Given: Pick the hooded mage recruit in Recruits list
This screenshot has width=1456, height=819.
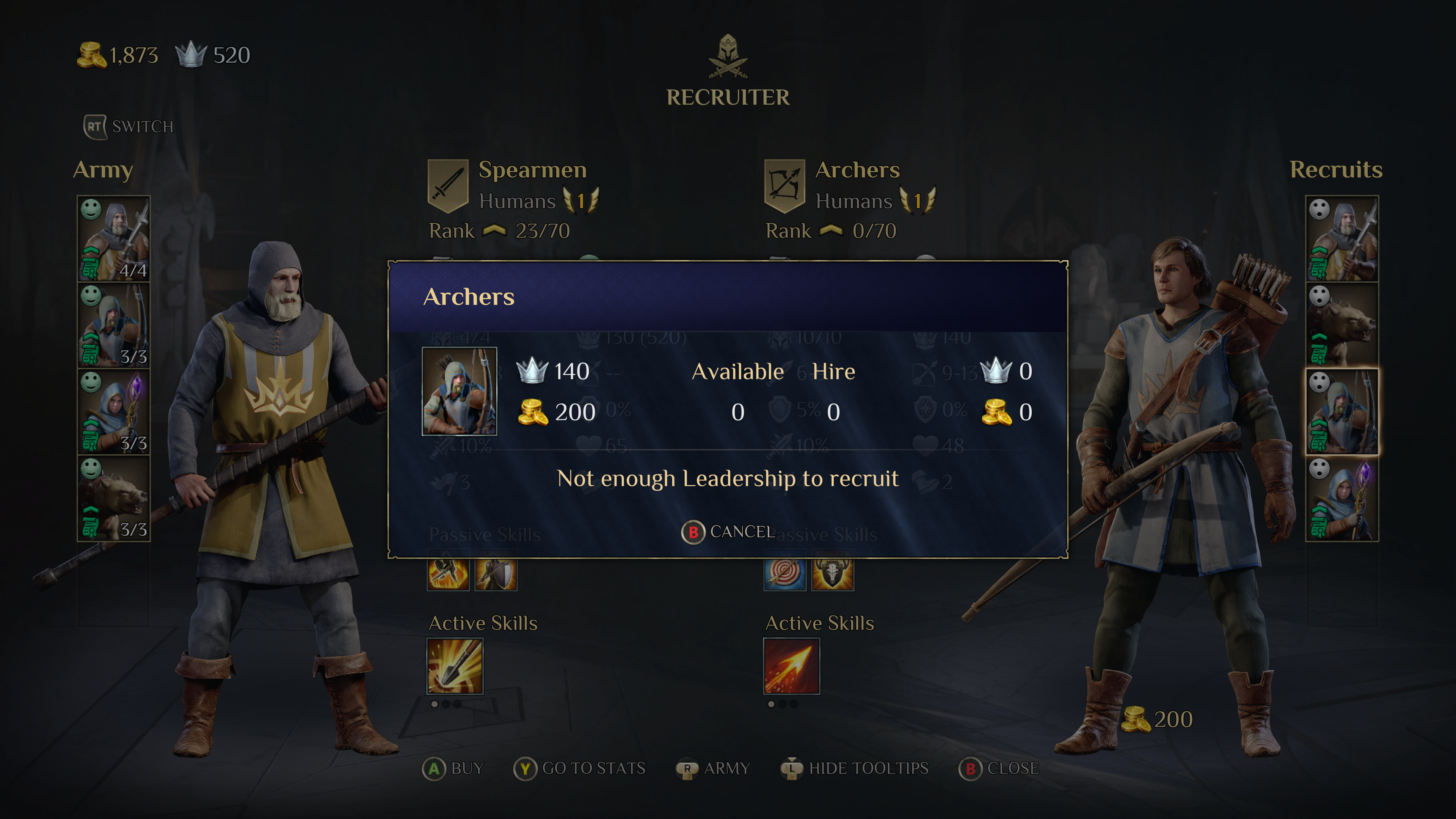Looking at the screenshot, I should [x=1341, y=498].
